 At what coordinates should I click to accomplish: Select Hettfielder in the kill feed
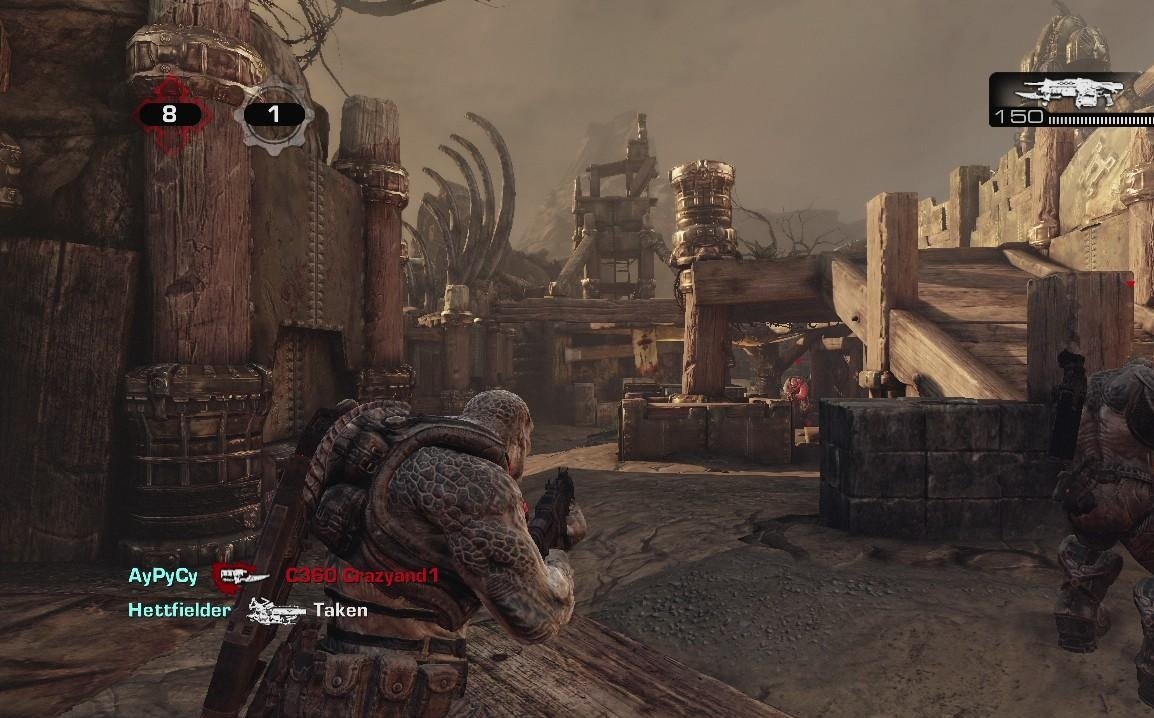(179, 609)
